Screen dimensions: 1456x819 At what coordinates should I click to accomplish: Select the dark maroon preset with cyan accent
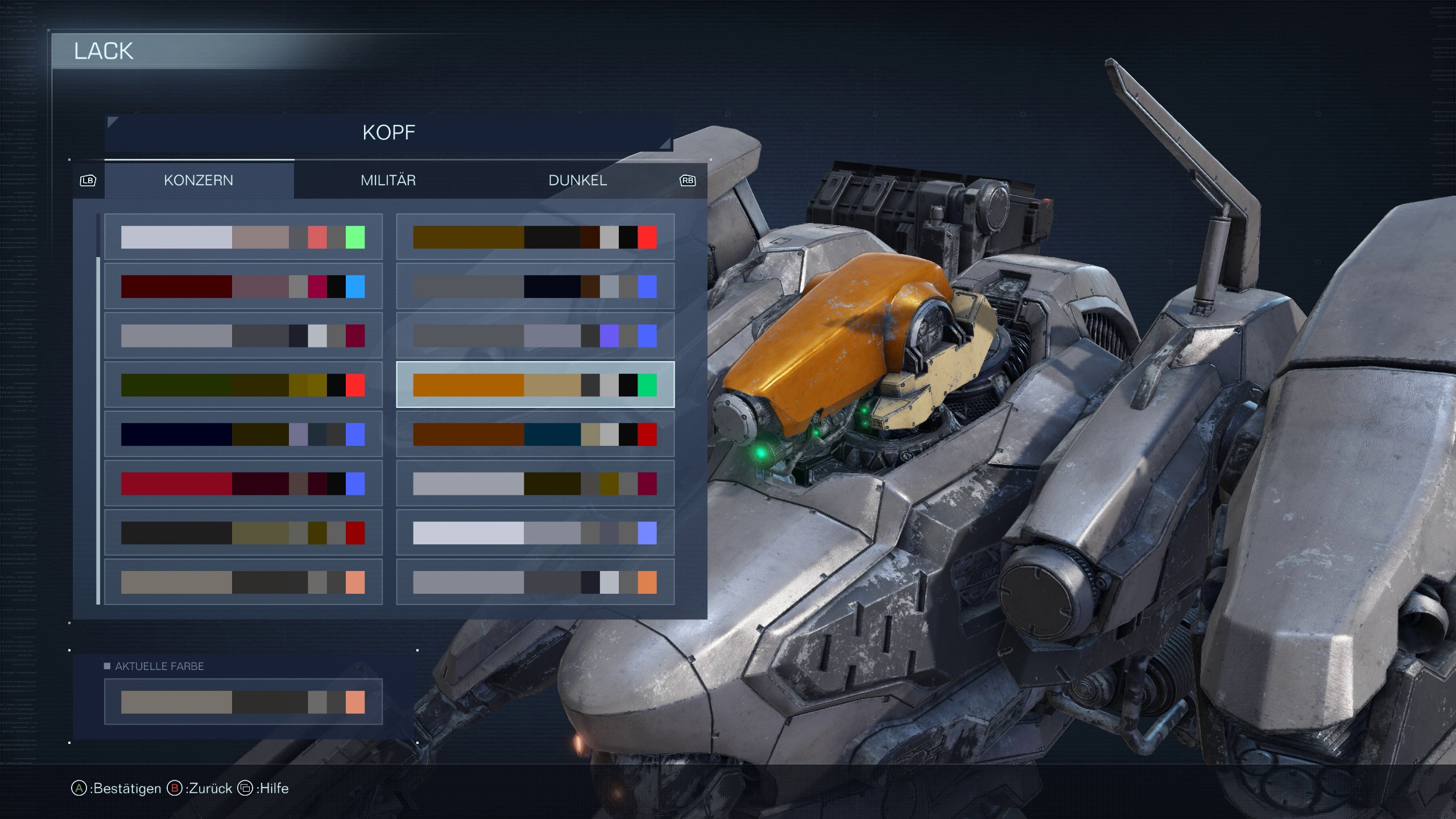243,287
